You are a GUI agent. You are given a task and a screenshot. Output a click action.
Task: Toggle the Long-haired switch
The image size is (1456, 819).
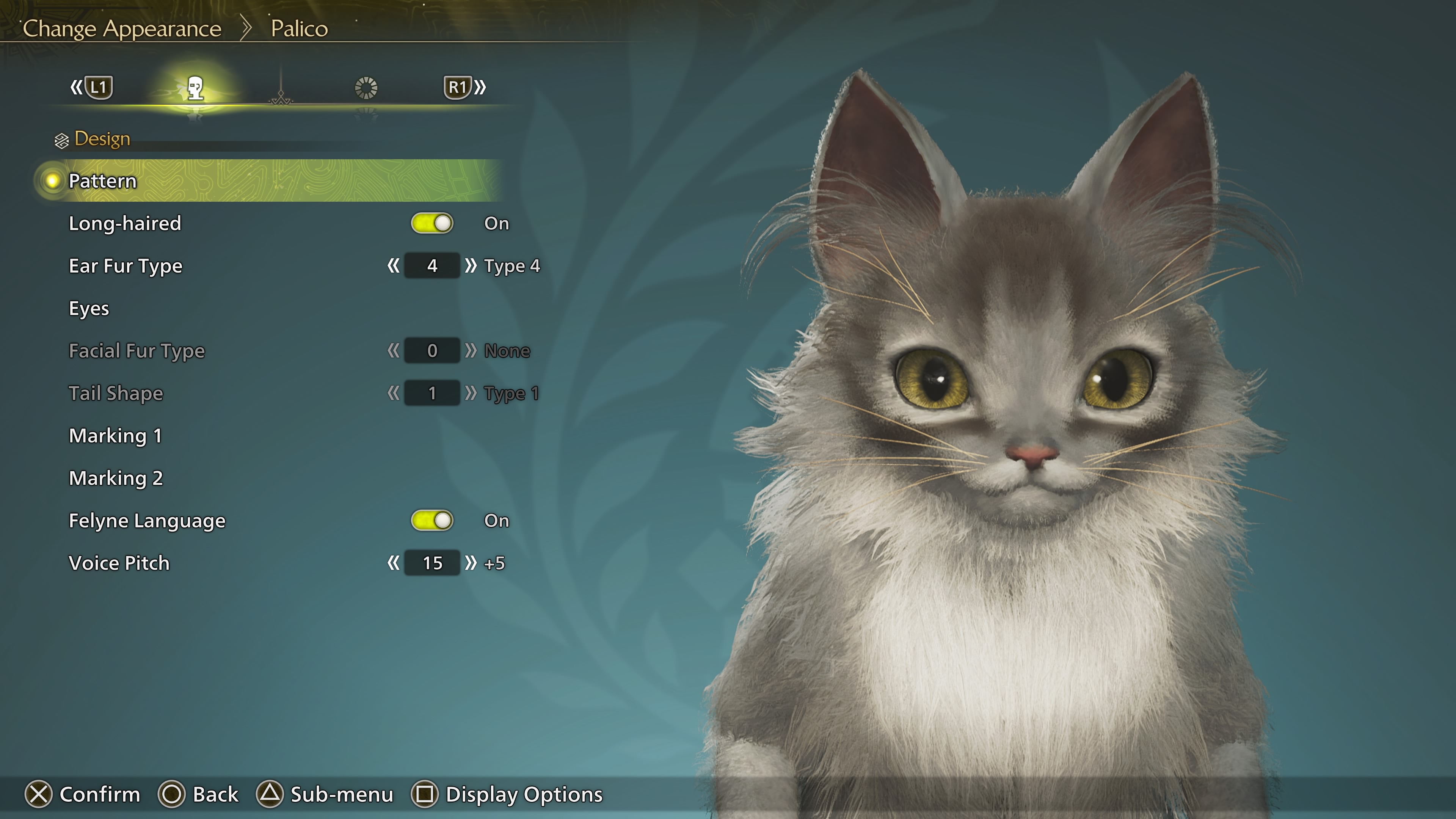coord(432,223)
